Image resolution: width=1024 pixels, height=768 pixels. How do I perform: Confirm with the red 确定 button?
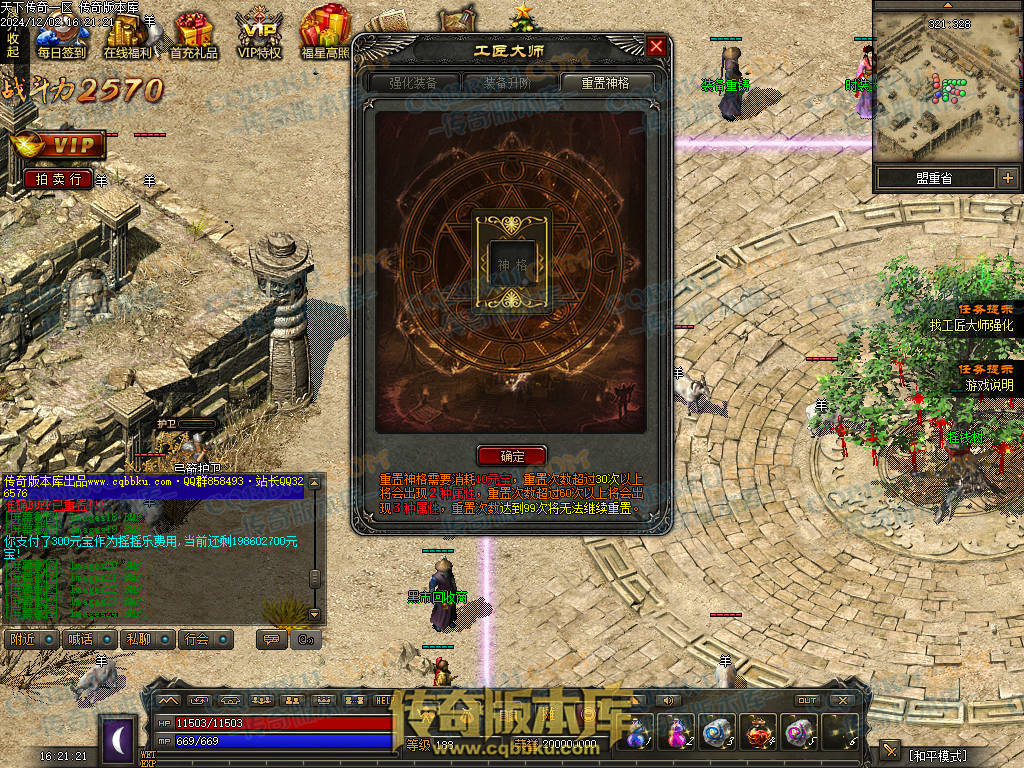pos(511,456)
